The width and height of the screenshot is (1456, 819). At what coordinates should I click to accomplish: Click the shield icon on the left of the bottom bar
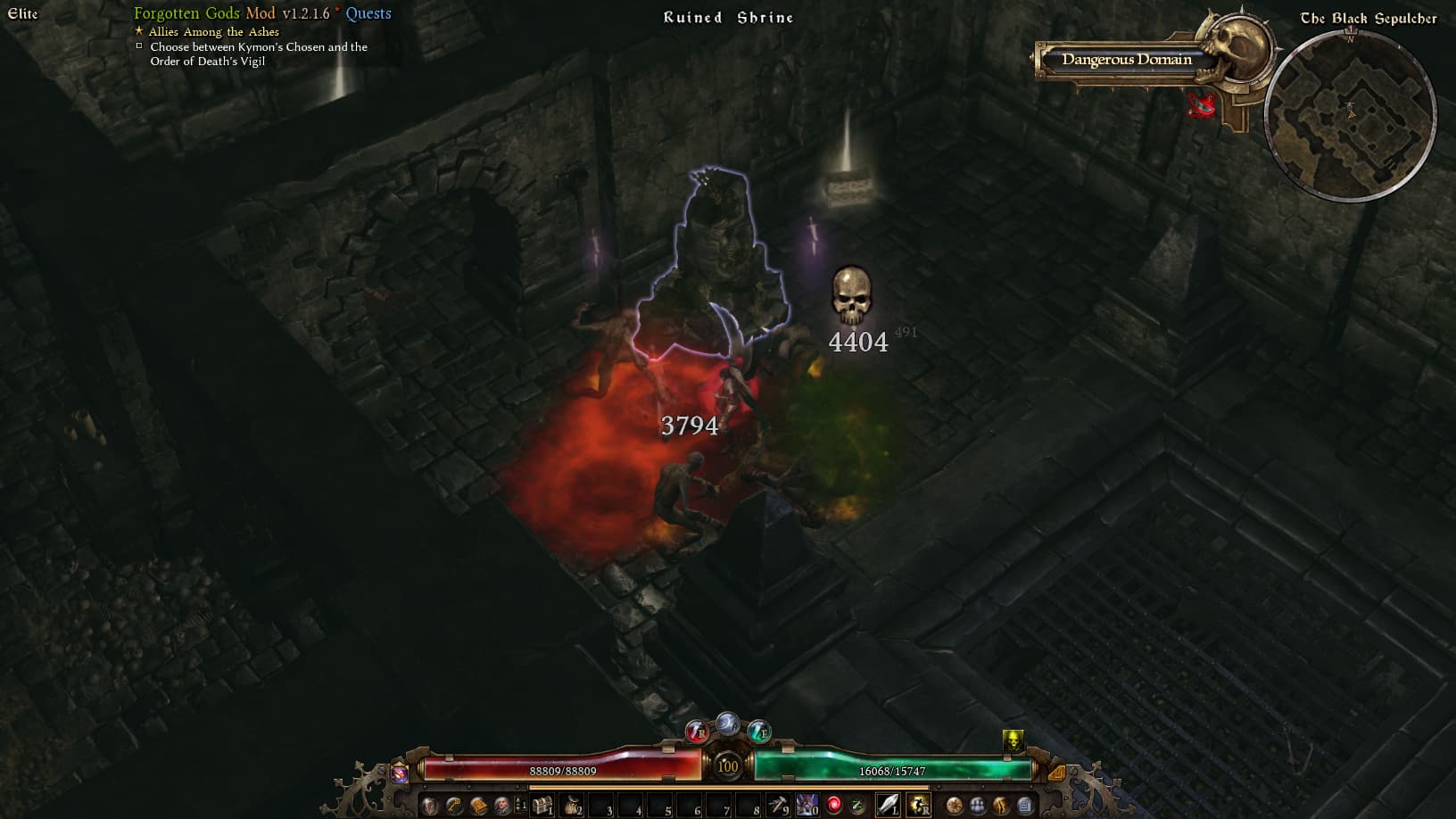pyautogui.click(x=431, y=806)
